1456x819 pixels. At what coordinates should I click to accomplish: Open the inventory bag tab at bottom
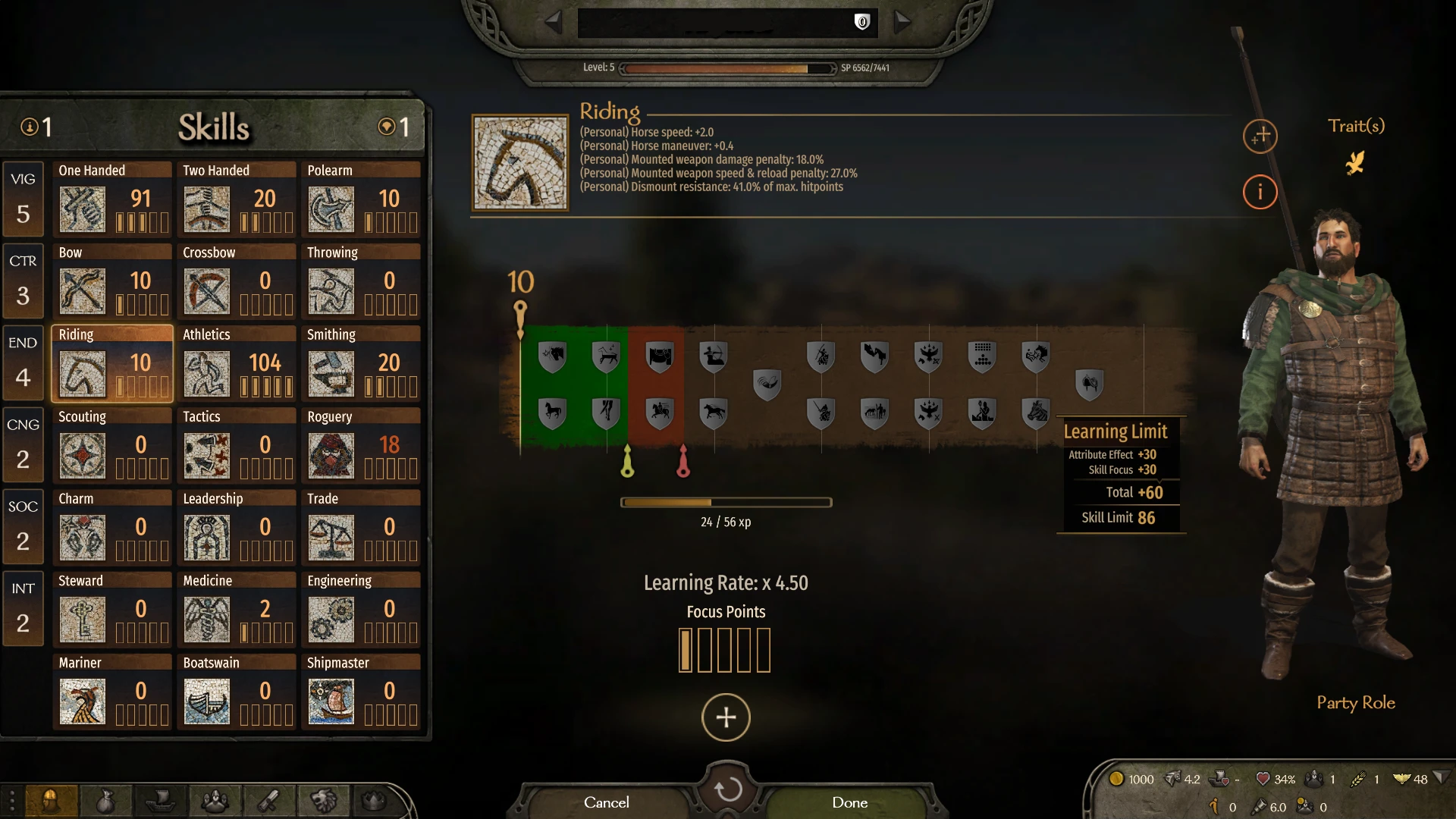tap(106, 801)
